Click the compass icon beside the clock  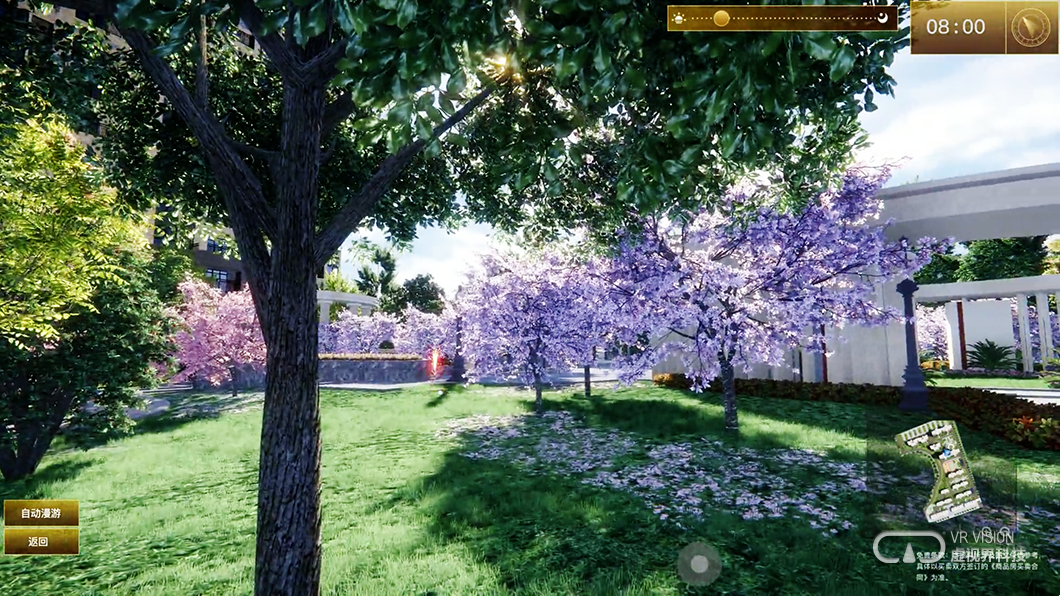click(1030, 27)
